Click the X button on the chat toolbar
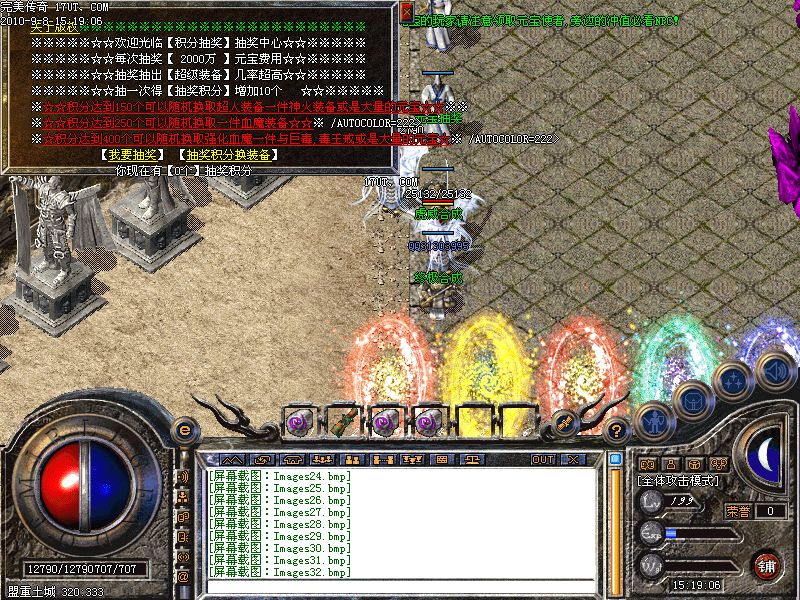Viewport: 800px width, 600px height. tap(573, 459)
